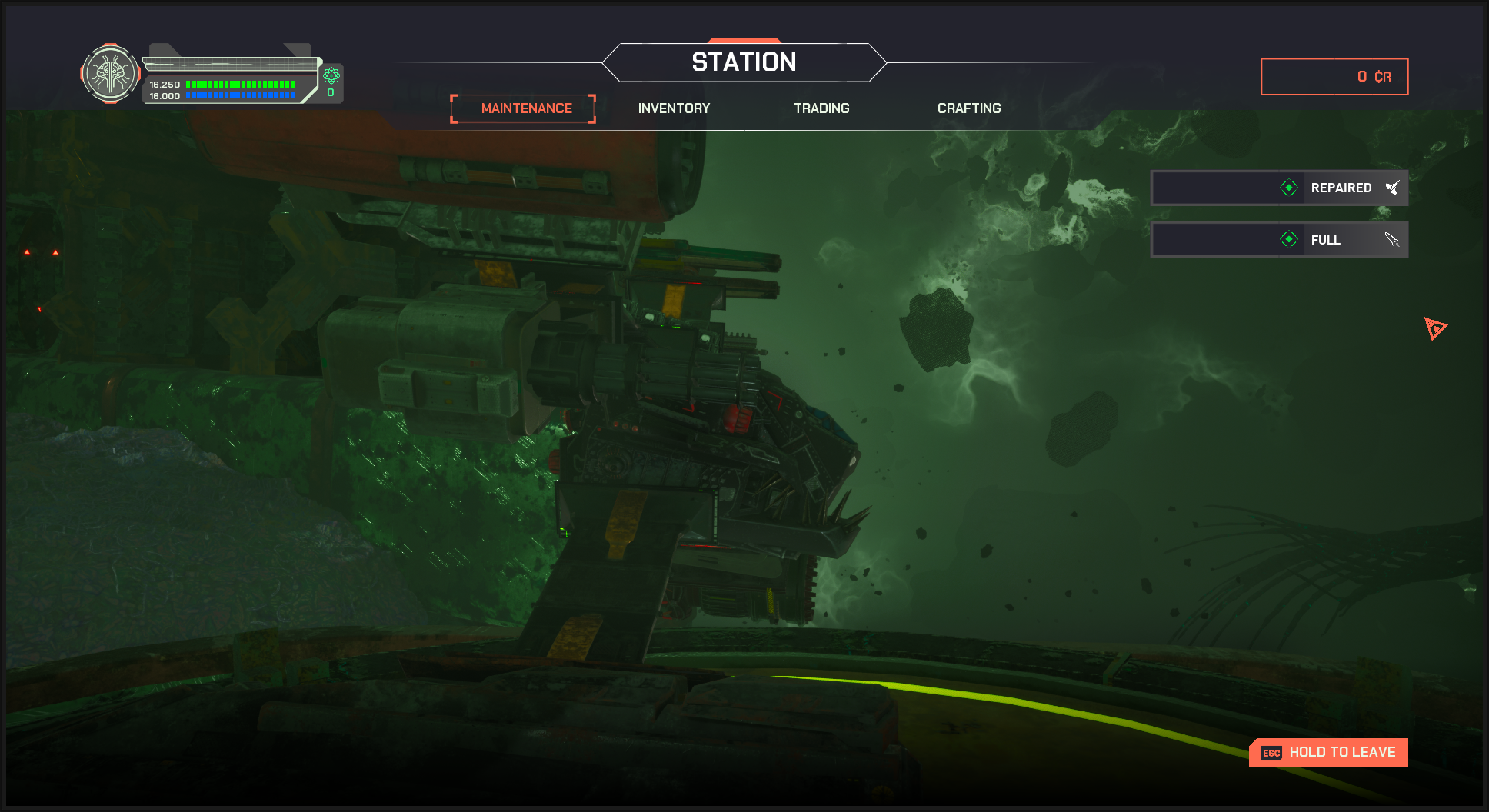
Task: Click the repair ship icon on REPAIRED bar
Action: [x=1393, y=187]
